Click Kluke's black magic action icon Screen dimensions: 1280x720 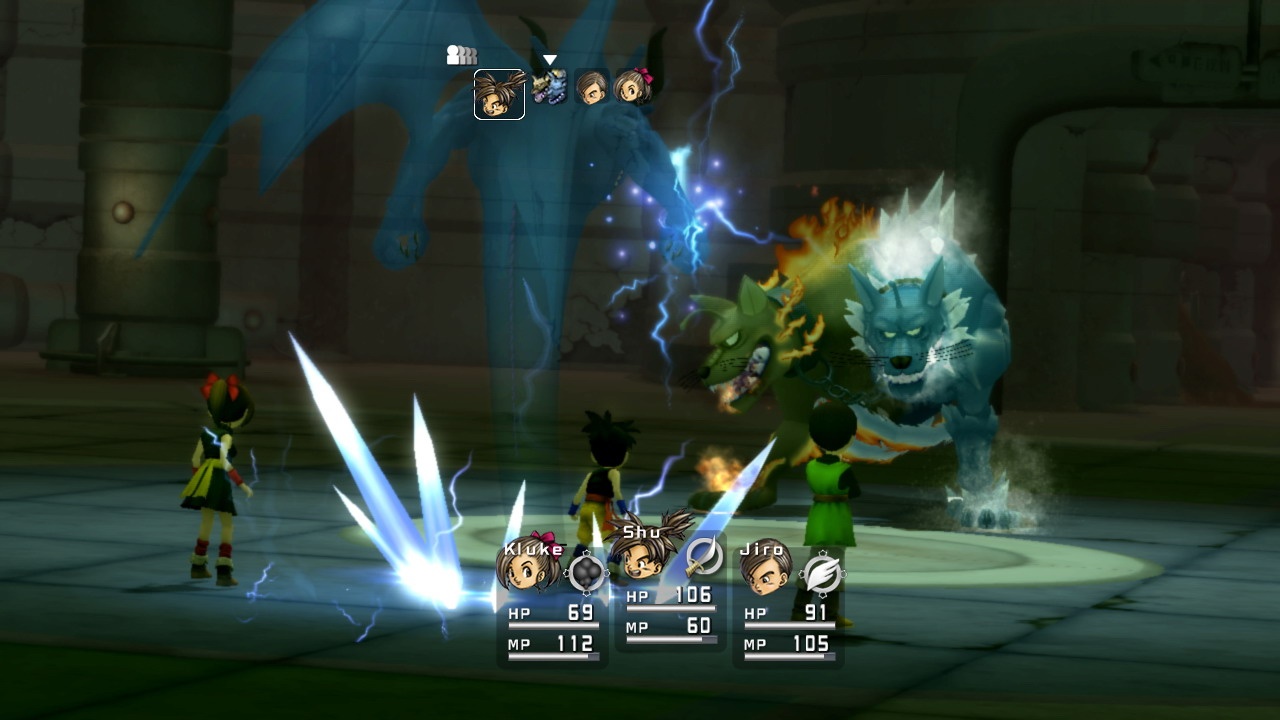tap(586, 572)
